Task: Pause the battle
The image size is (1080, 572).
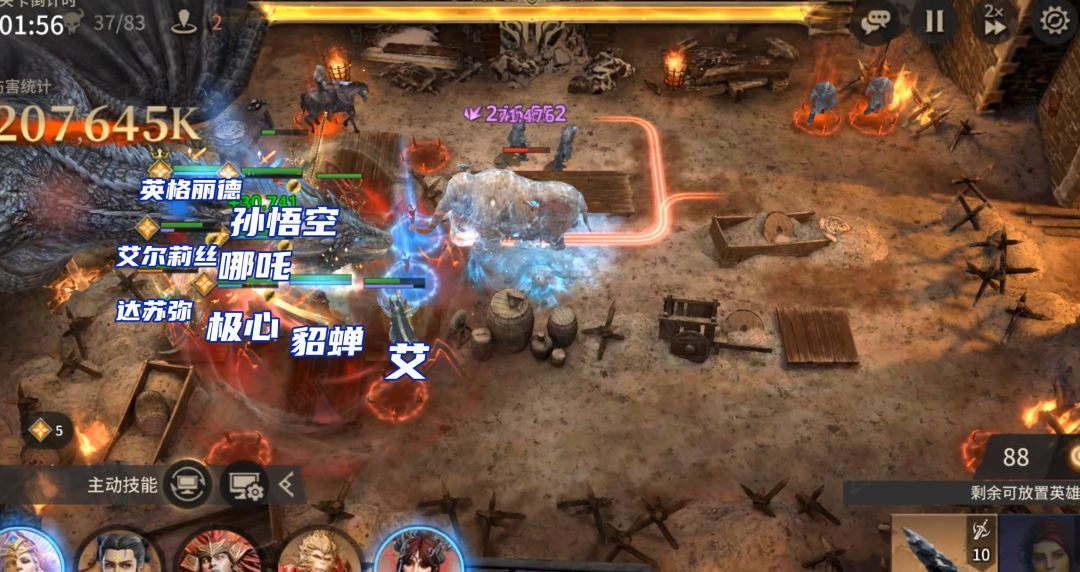Action: pyautogui.click(x=934, y=21)
